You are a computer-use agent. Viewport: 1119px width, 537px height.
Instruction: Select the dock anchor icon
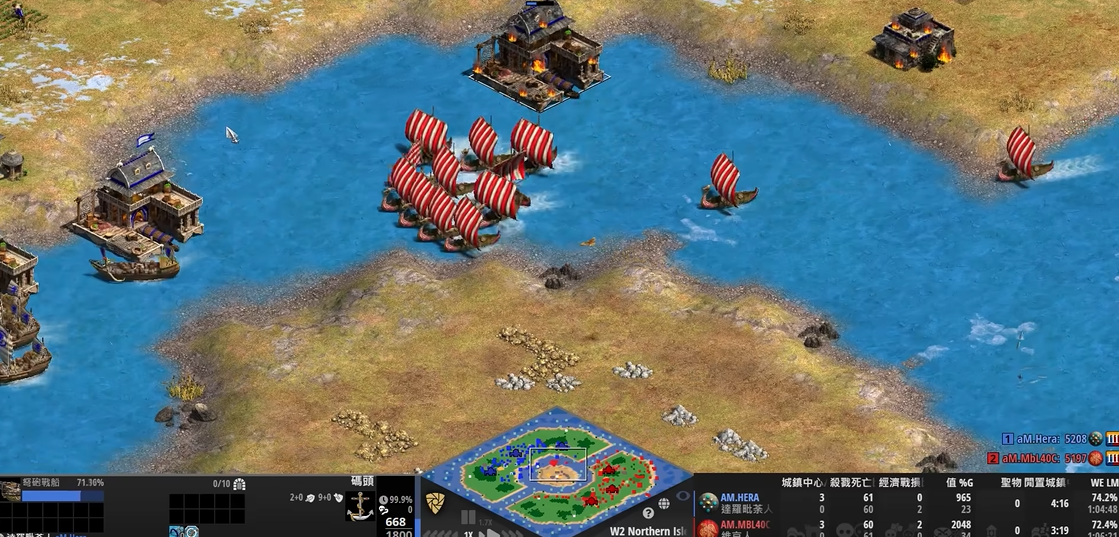click(361, 506)
